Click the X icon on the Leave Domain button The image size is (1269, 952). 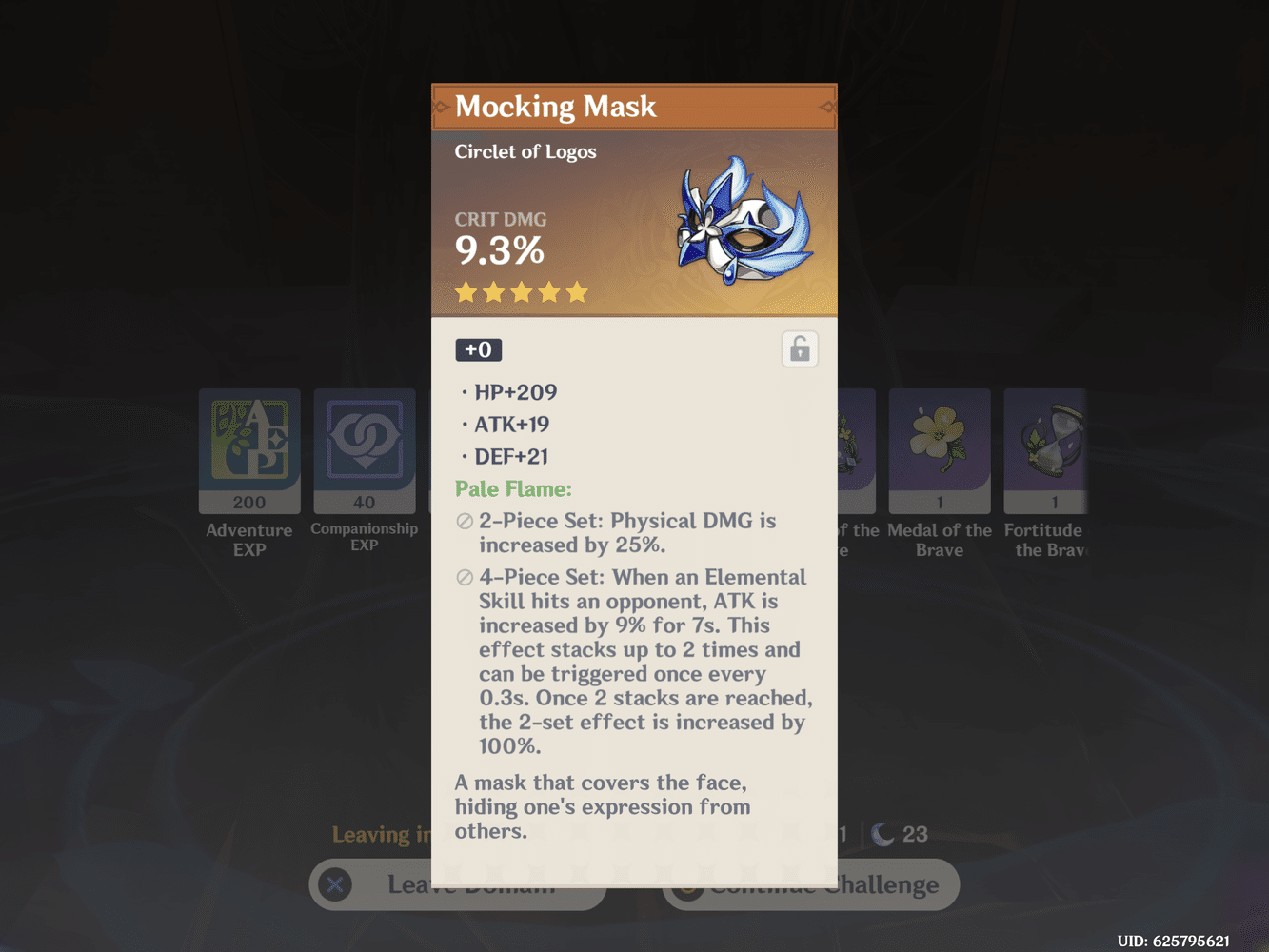click(334, 884)
